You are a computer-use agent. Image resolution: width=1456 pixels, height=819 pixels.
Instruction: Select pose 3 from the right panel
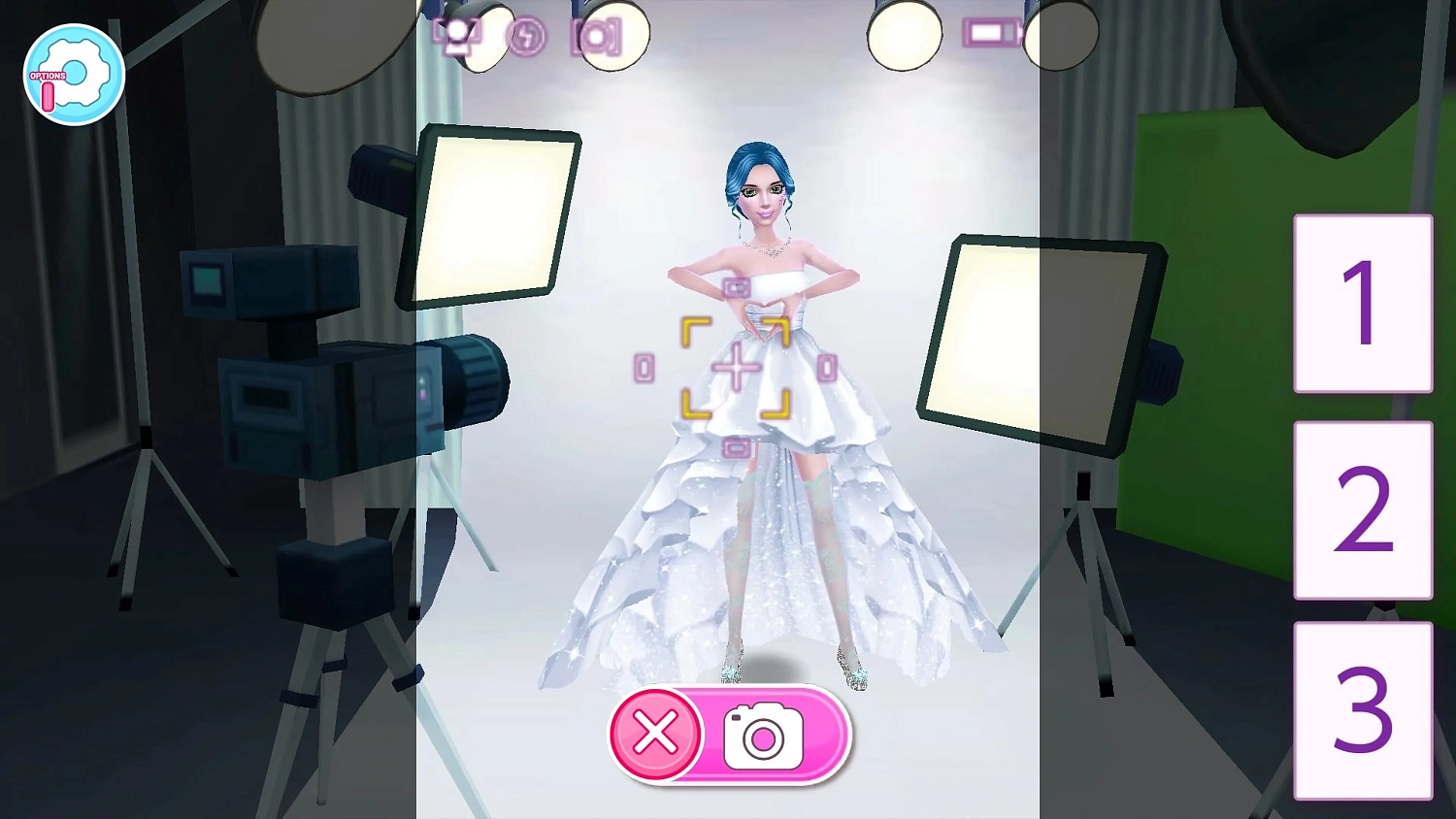(x=1363, y=715)
